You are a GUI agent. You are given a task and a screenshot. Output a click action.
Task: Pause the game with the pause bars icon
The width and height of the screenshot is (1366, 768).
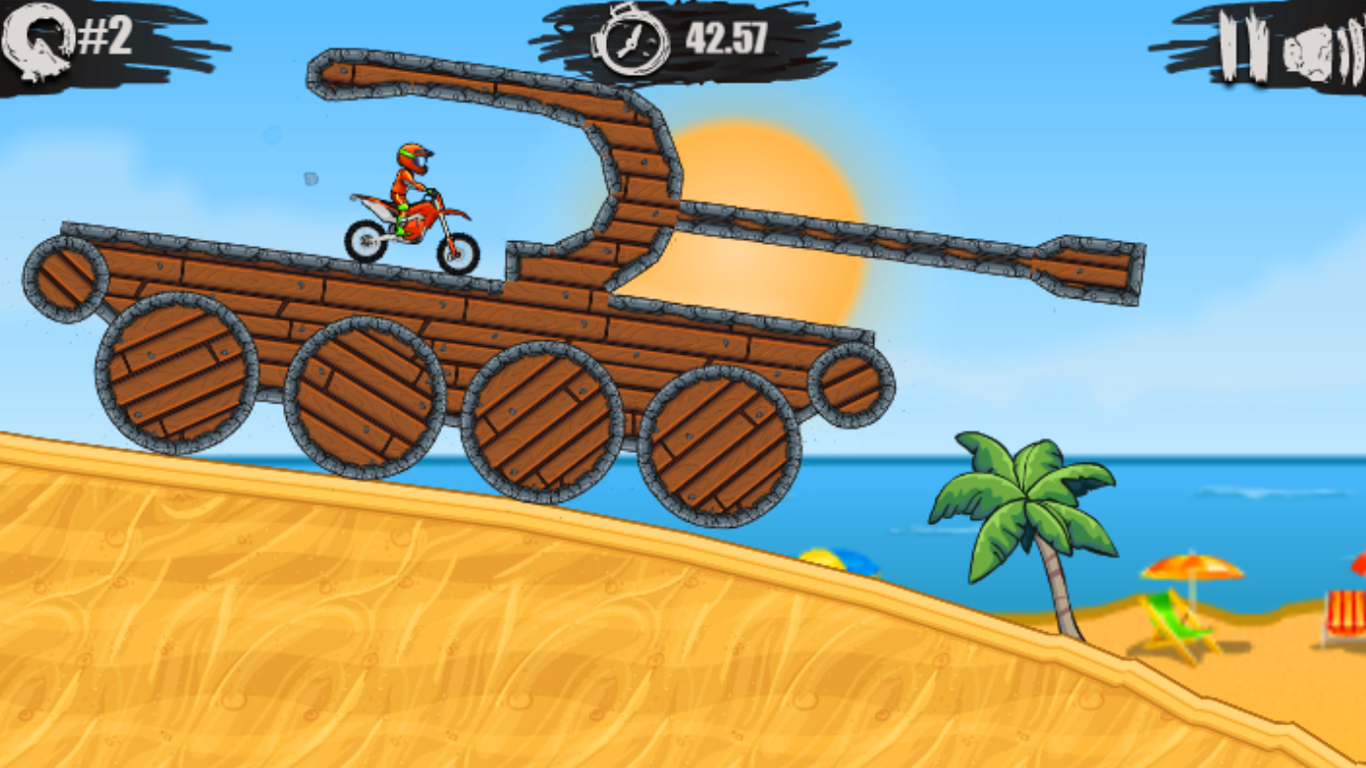(x=1245, y=44)
